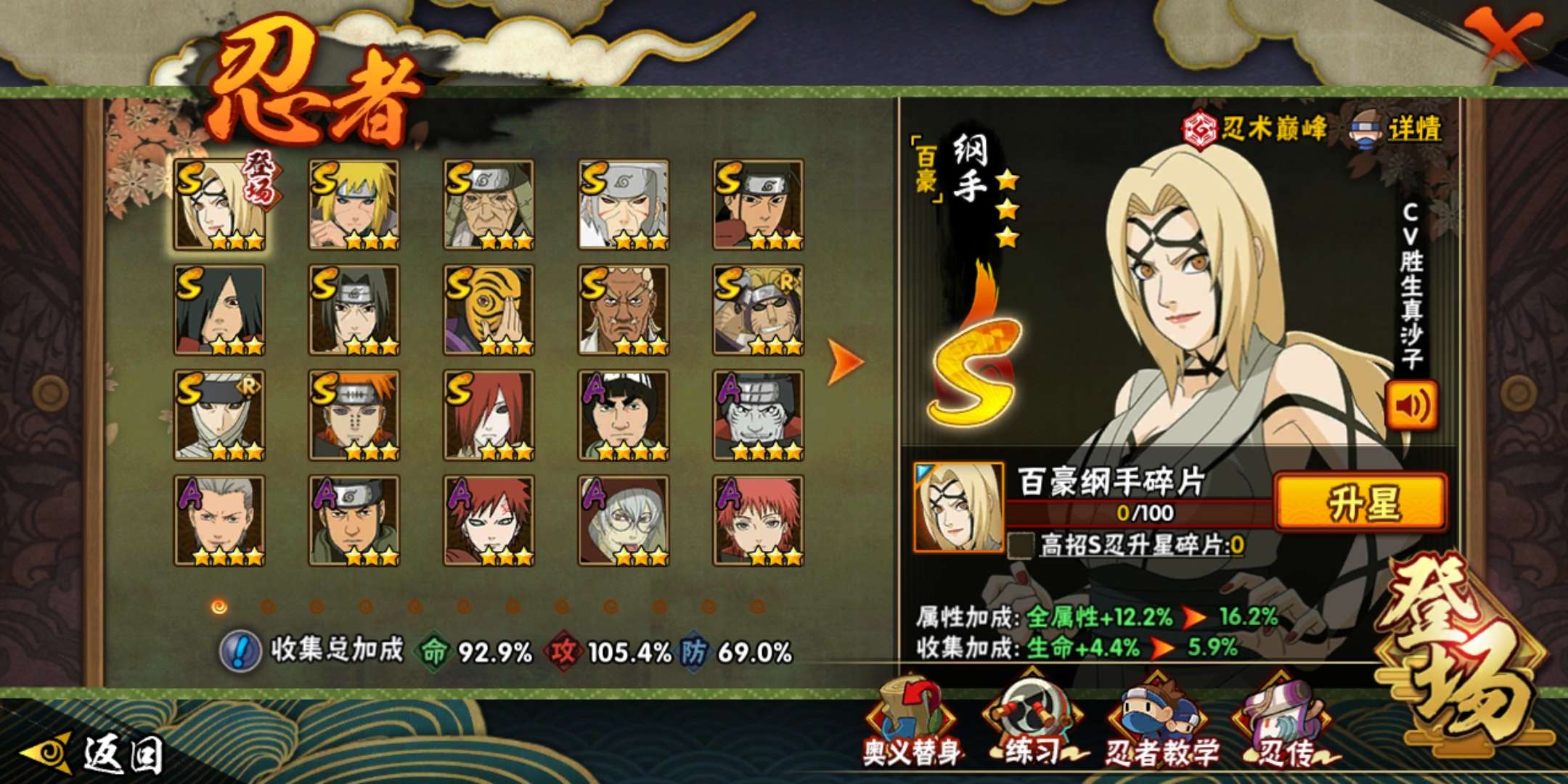
Task: Select the blond Minato ninja portrait
Action: (x=354, y=205)
